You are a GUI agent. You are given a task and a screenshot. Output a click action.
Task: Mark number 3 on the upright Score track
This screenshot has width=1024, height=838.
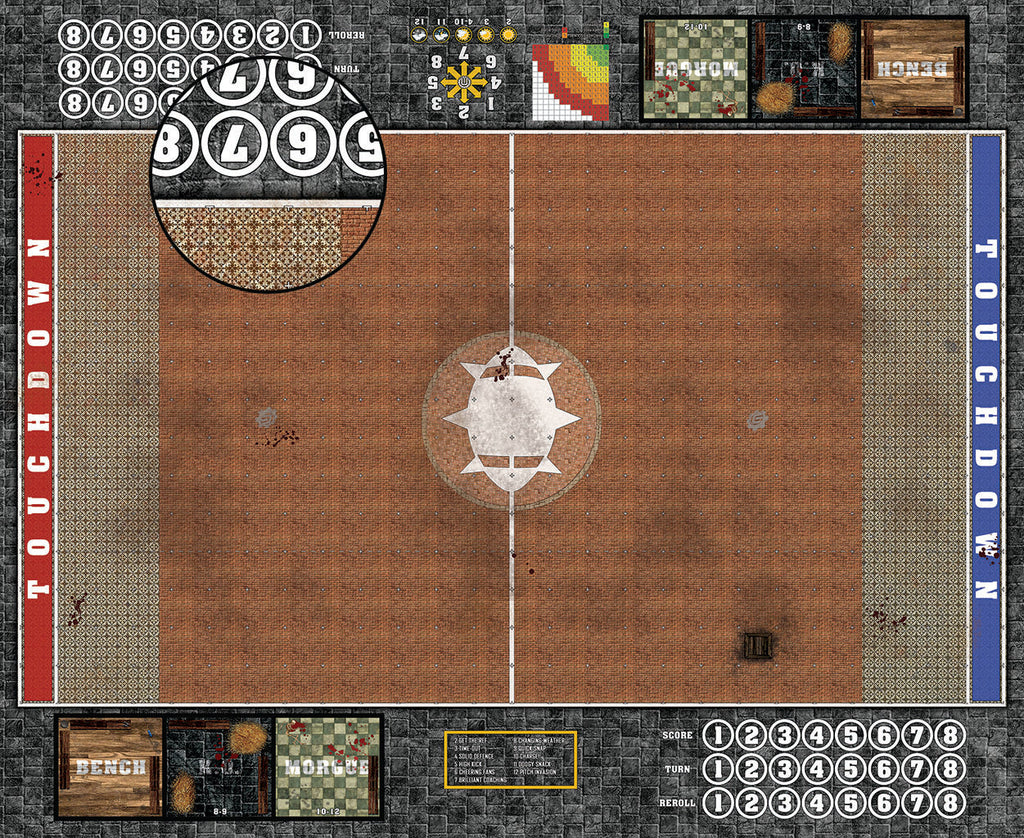(784, 736)
